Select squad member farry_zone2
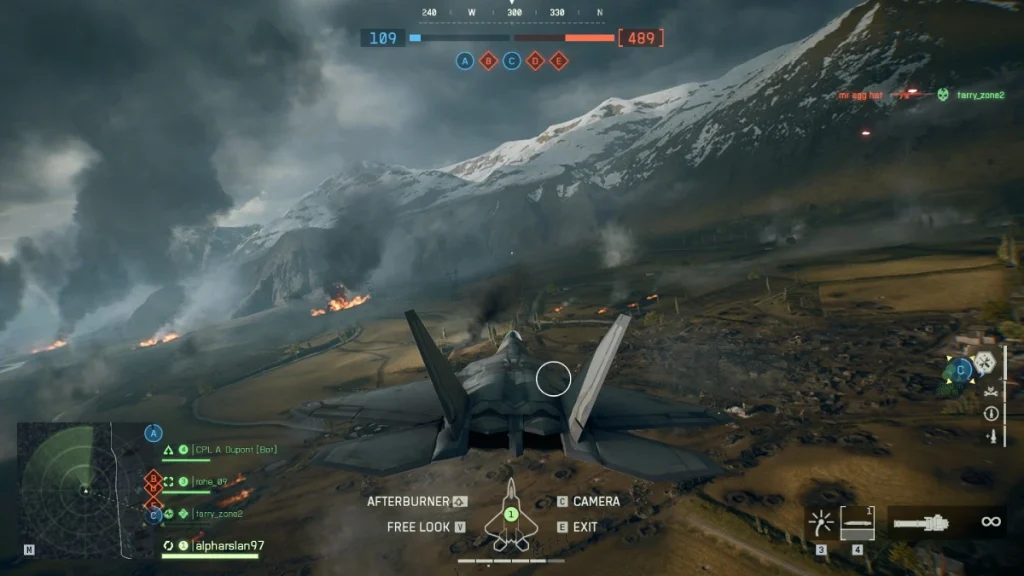The image size is (1024, 576). point(218,514)
